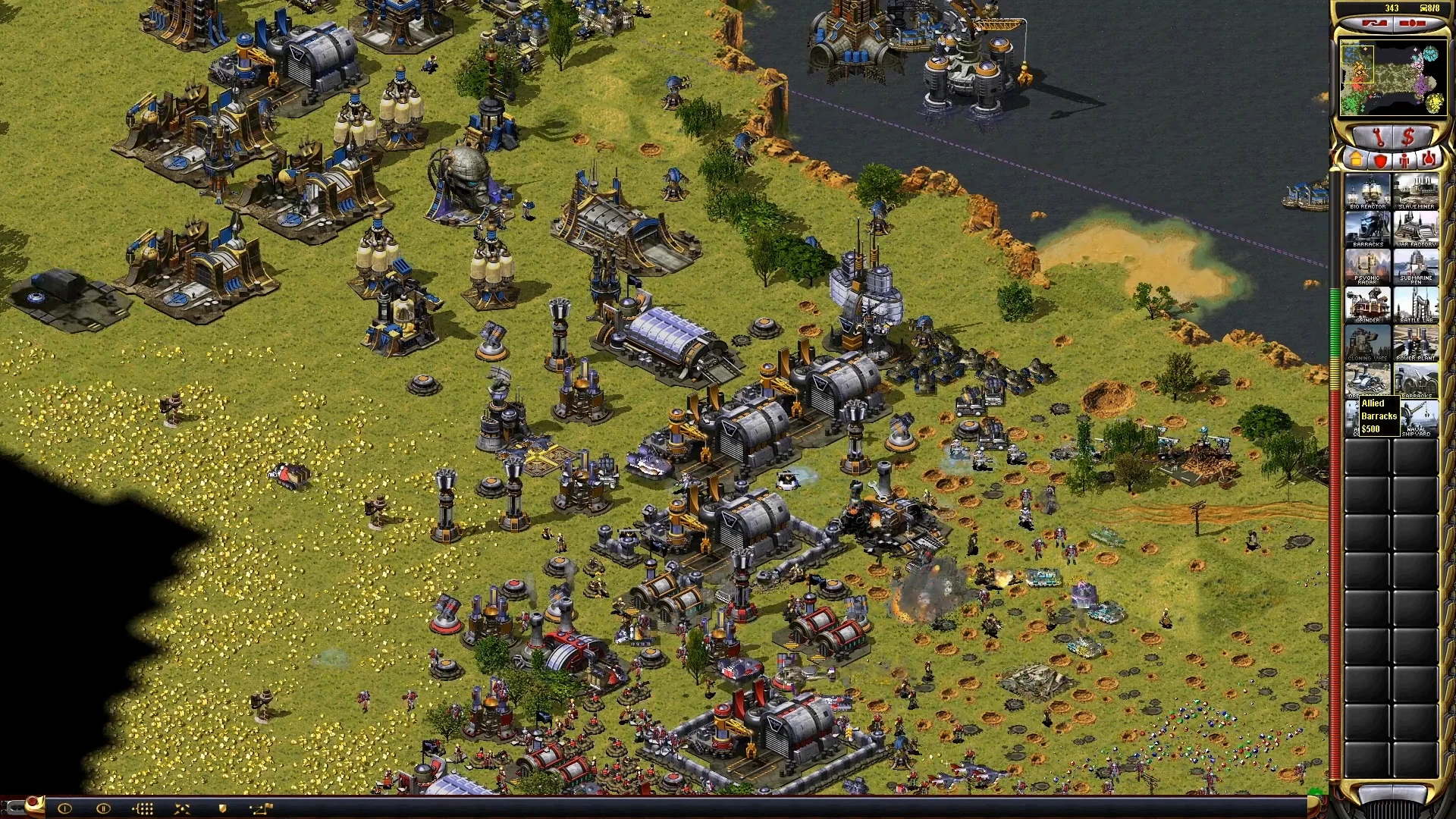Viewport: 1456px width, 819px height.
Task: Activate the waypoint flag command
Action: 260,808
